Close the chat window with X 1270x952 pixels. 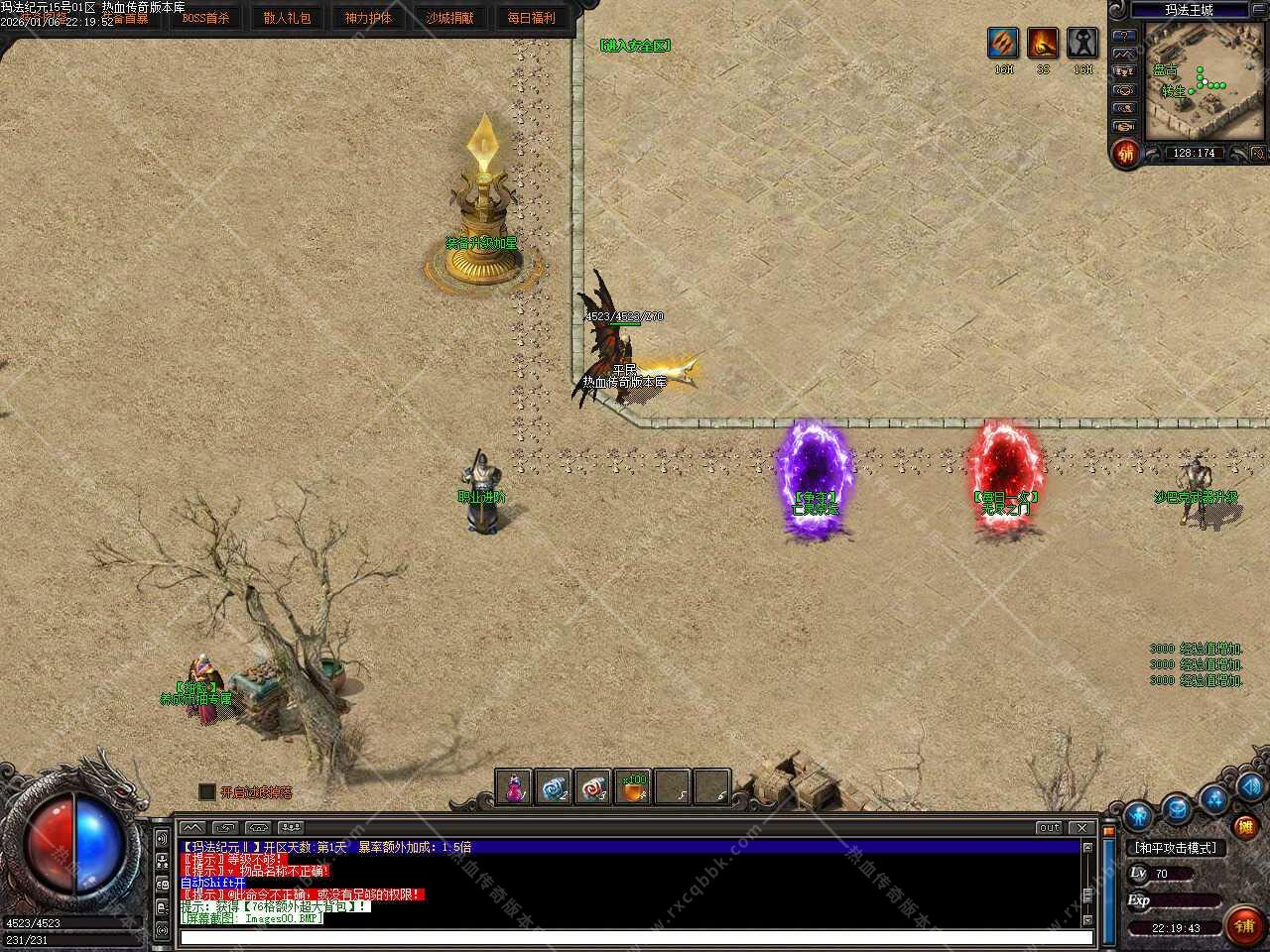click(1081, 827)
